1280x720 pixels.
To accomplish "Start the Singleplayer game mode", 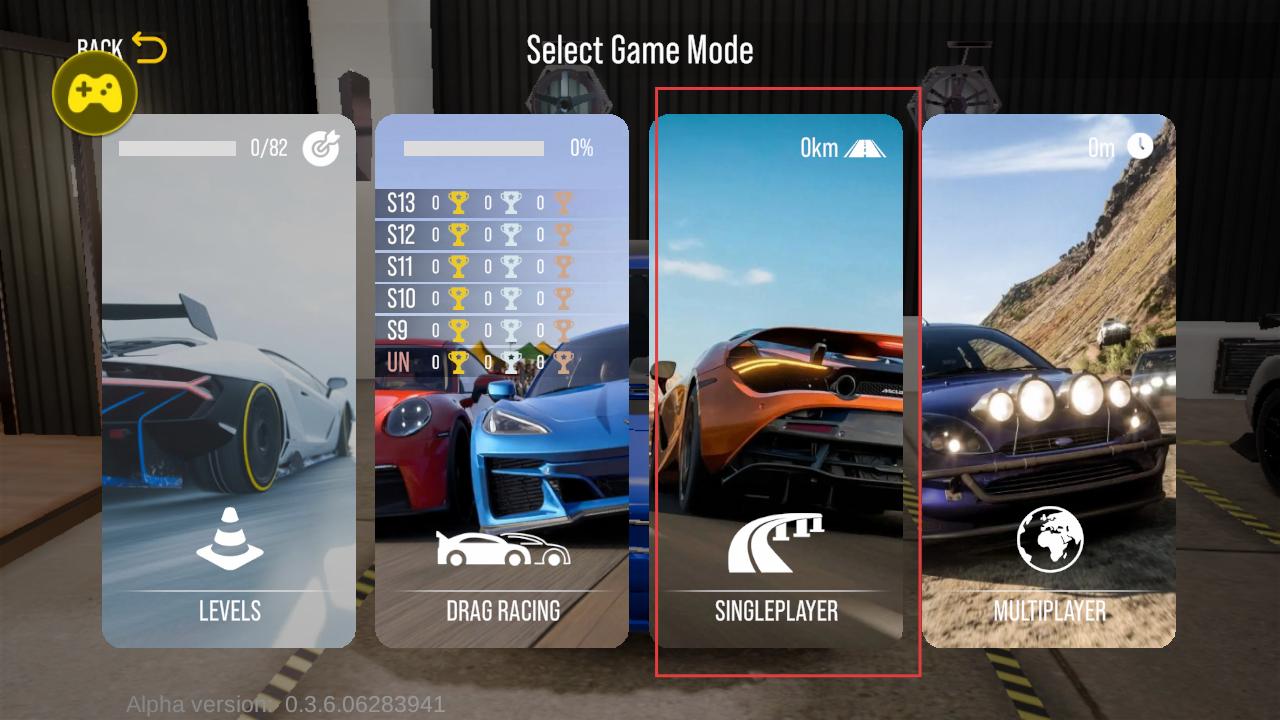I will pyautogui.click(x=776, y=380).
